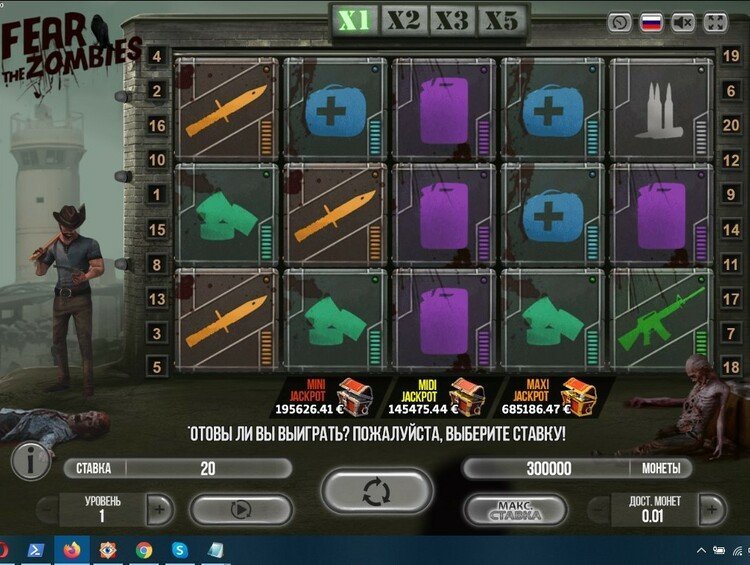
Task: Select the X2 multiplier
Action: click(x=403, y=20)
